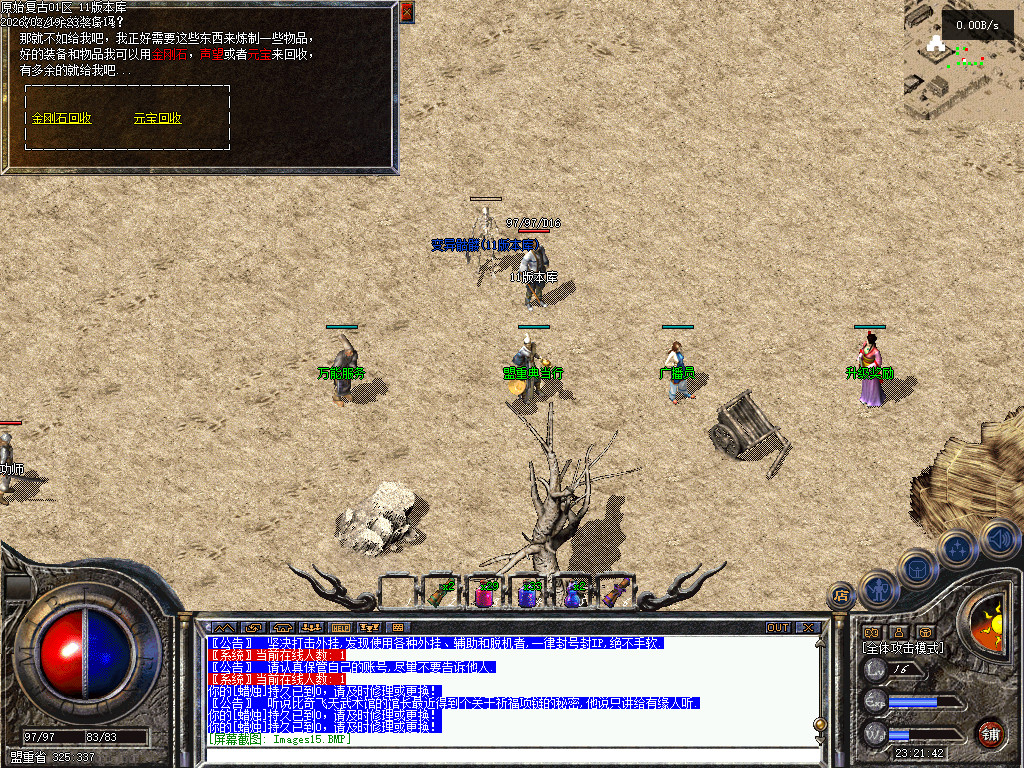Screen dimensions: 1024x768
Task: Open the minimap in the corner
Action: point(964,58)
